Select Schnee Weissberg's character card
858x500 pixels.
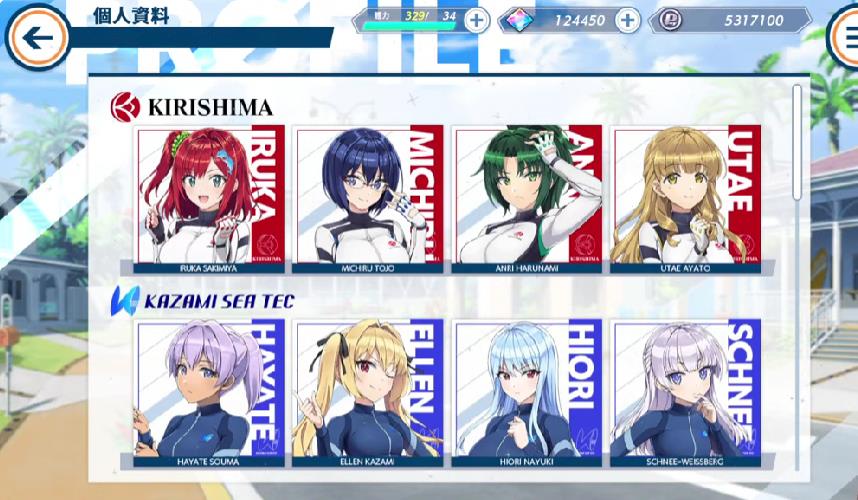pyautogui.click(x=686, y=392)
